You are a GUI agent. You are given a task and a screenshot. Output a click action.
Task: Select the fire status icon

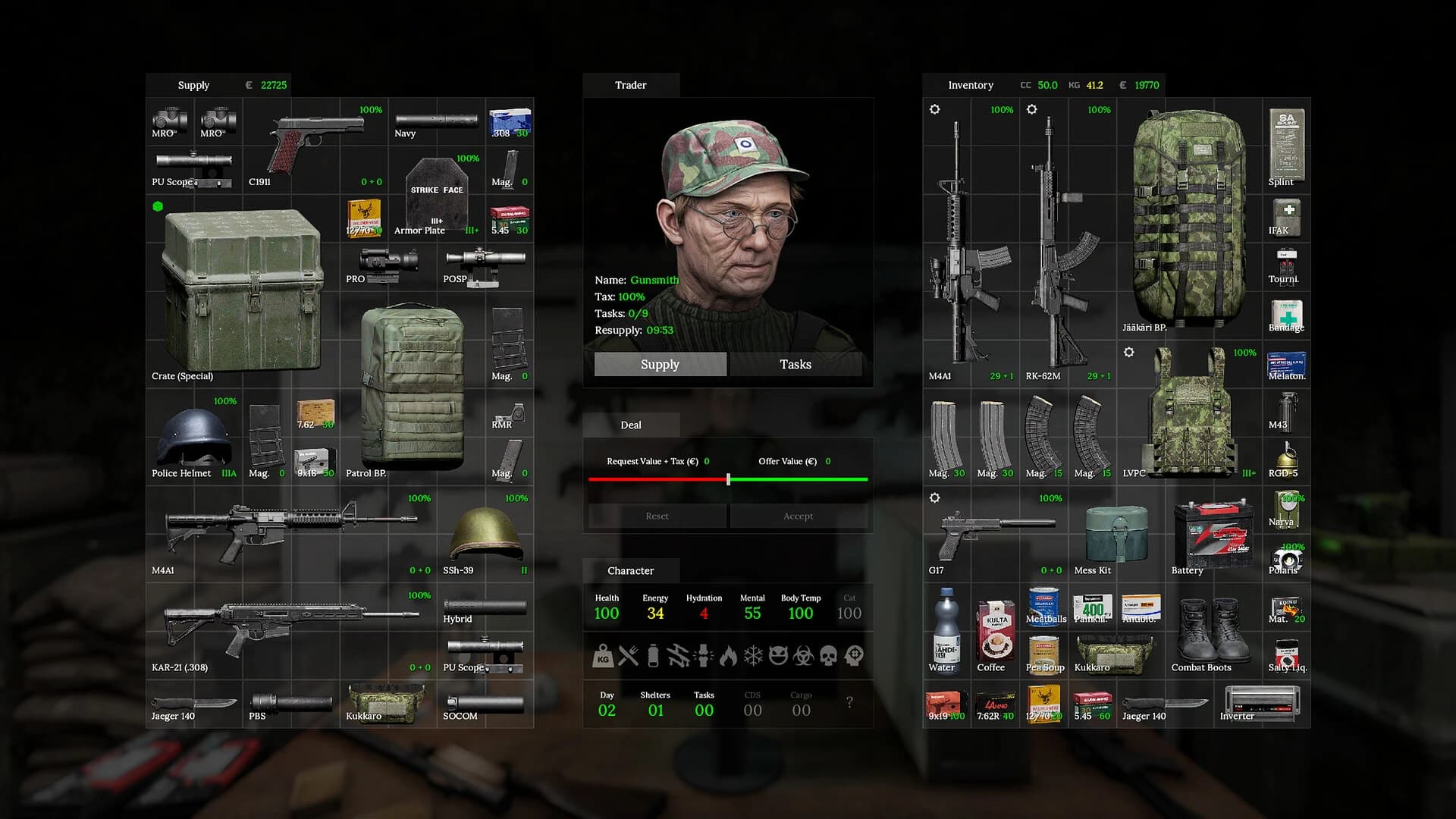pyautogui.click(x=729, y=655)
